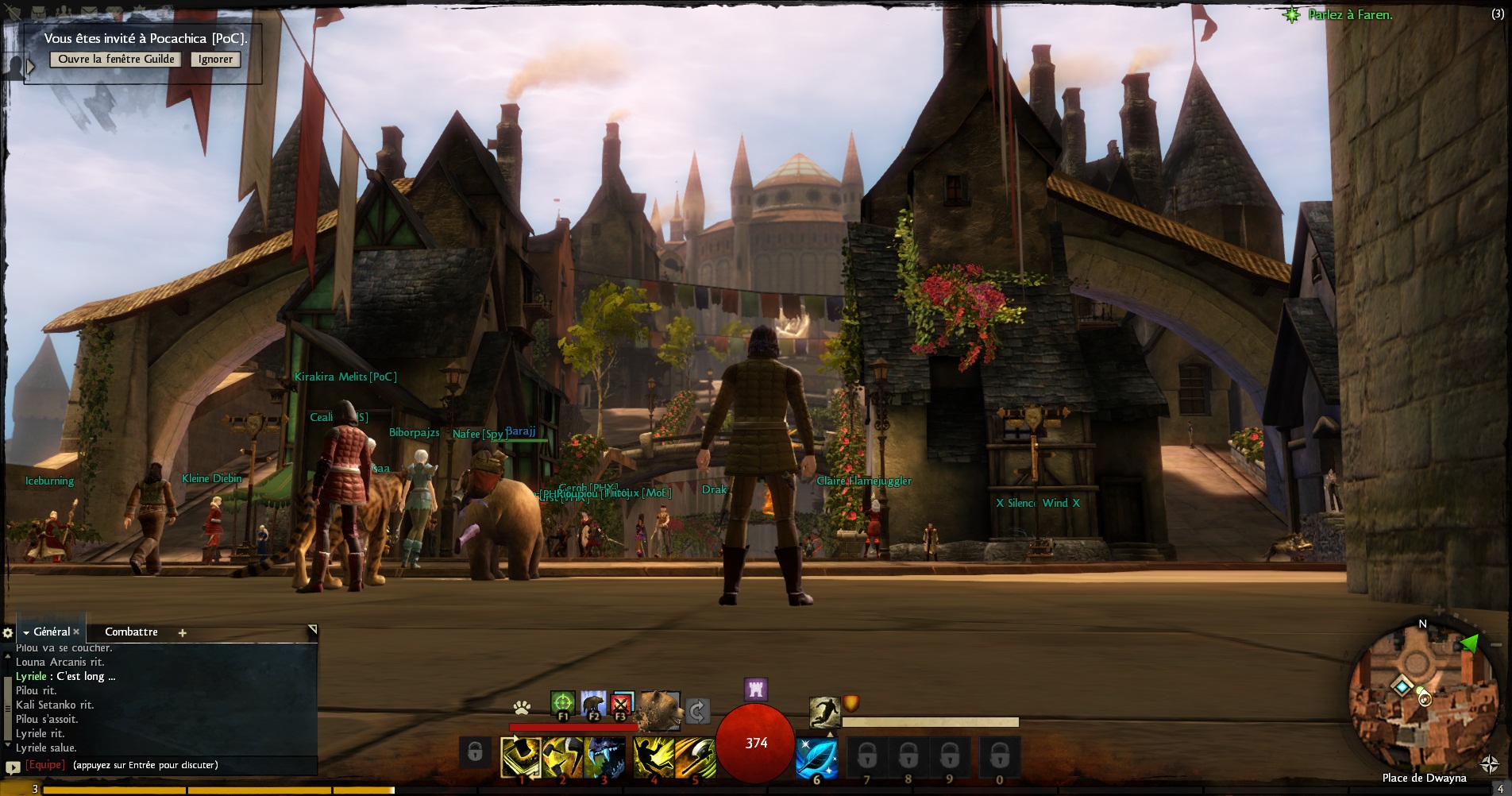Use the leaping kick skill in slot 4
Viewport: 1512px width, 796px height.
pyautogui.click(x=654, y=757)
